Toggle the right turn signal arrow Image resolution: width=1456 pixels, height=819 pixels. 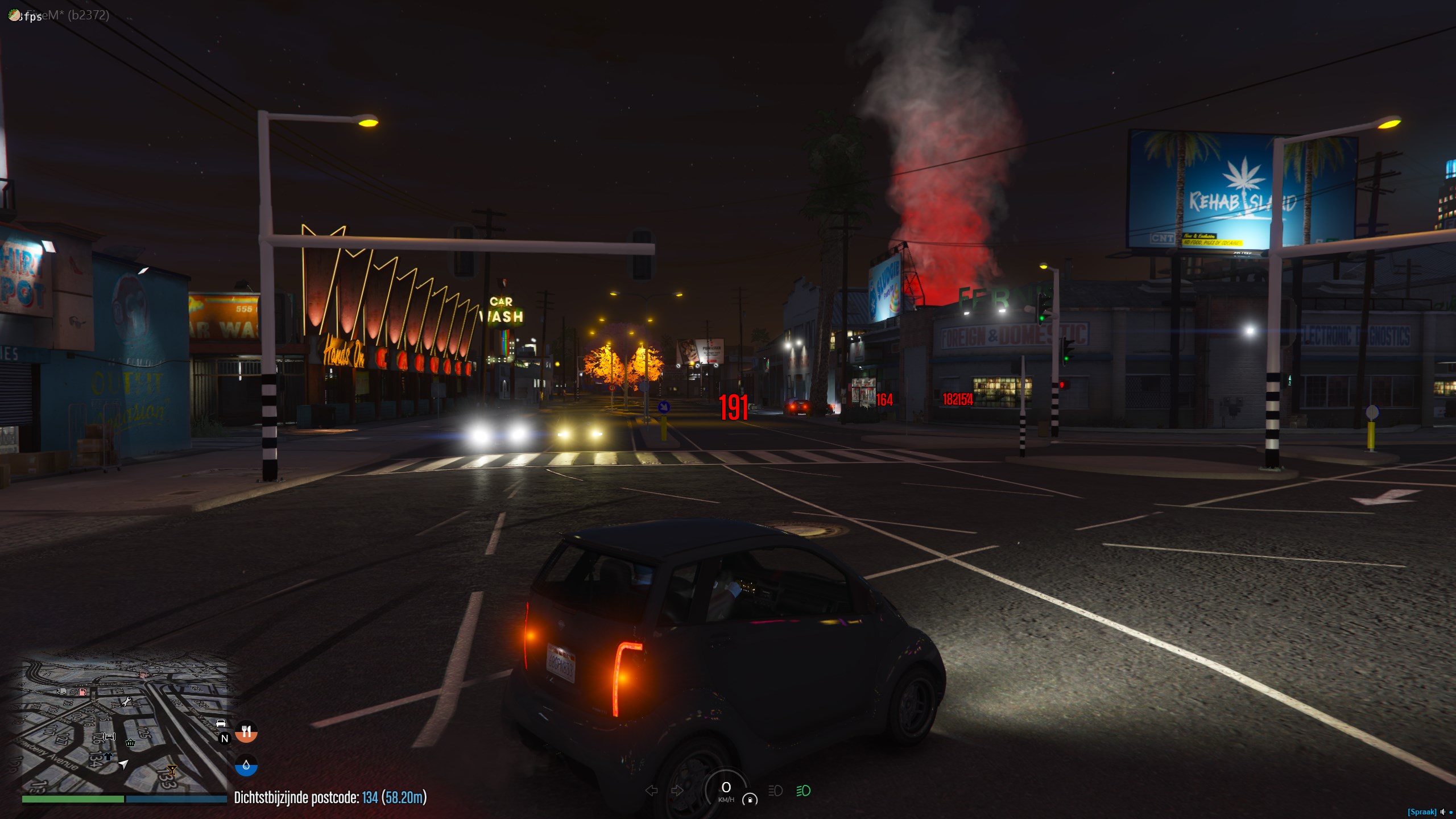pyautogui.click(x=677, y=791)
